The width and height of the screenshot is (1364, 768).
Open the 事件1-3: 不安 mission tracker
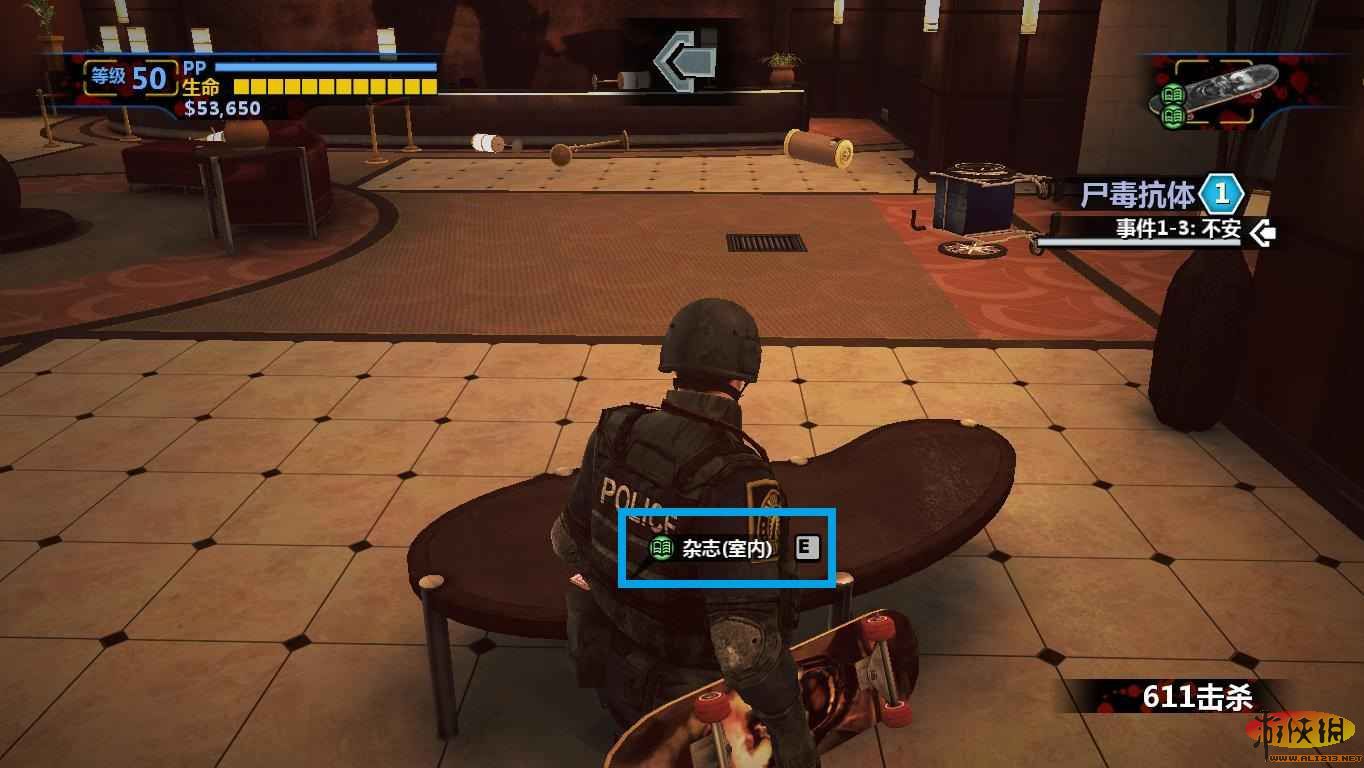(x=1178, y=229)
